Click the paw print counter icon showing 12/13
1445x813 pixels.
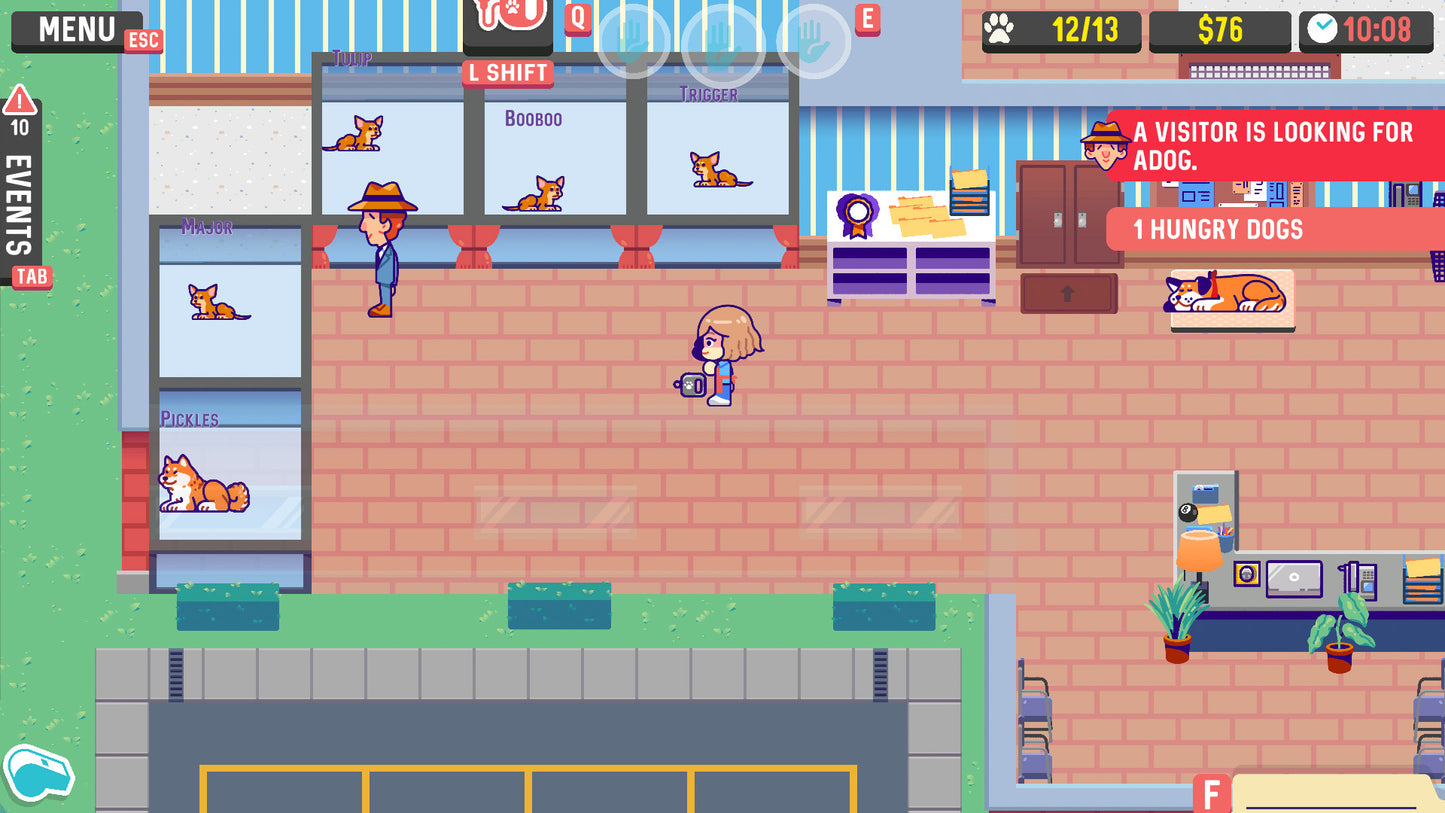point(1000,30)
